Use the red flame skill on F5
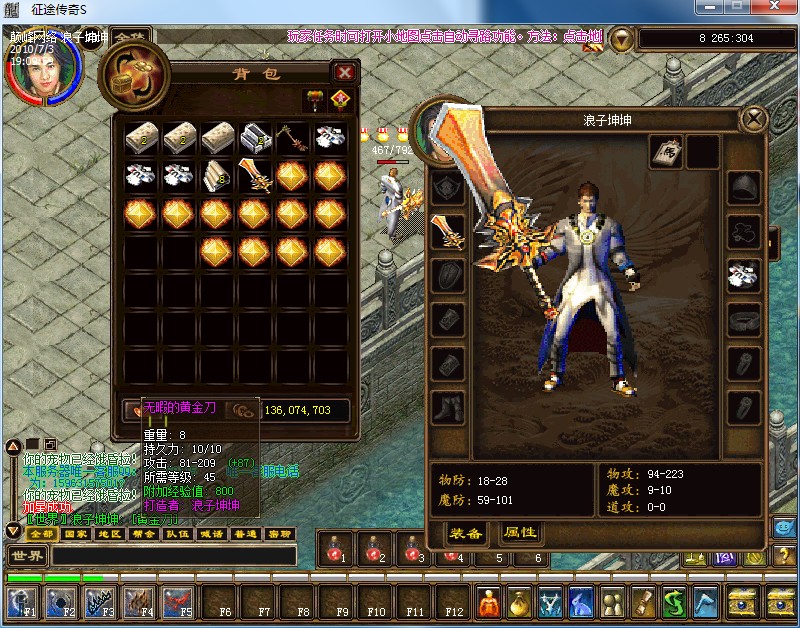 (178, 602)
